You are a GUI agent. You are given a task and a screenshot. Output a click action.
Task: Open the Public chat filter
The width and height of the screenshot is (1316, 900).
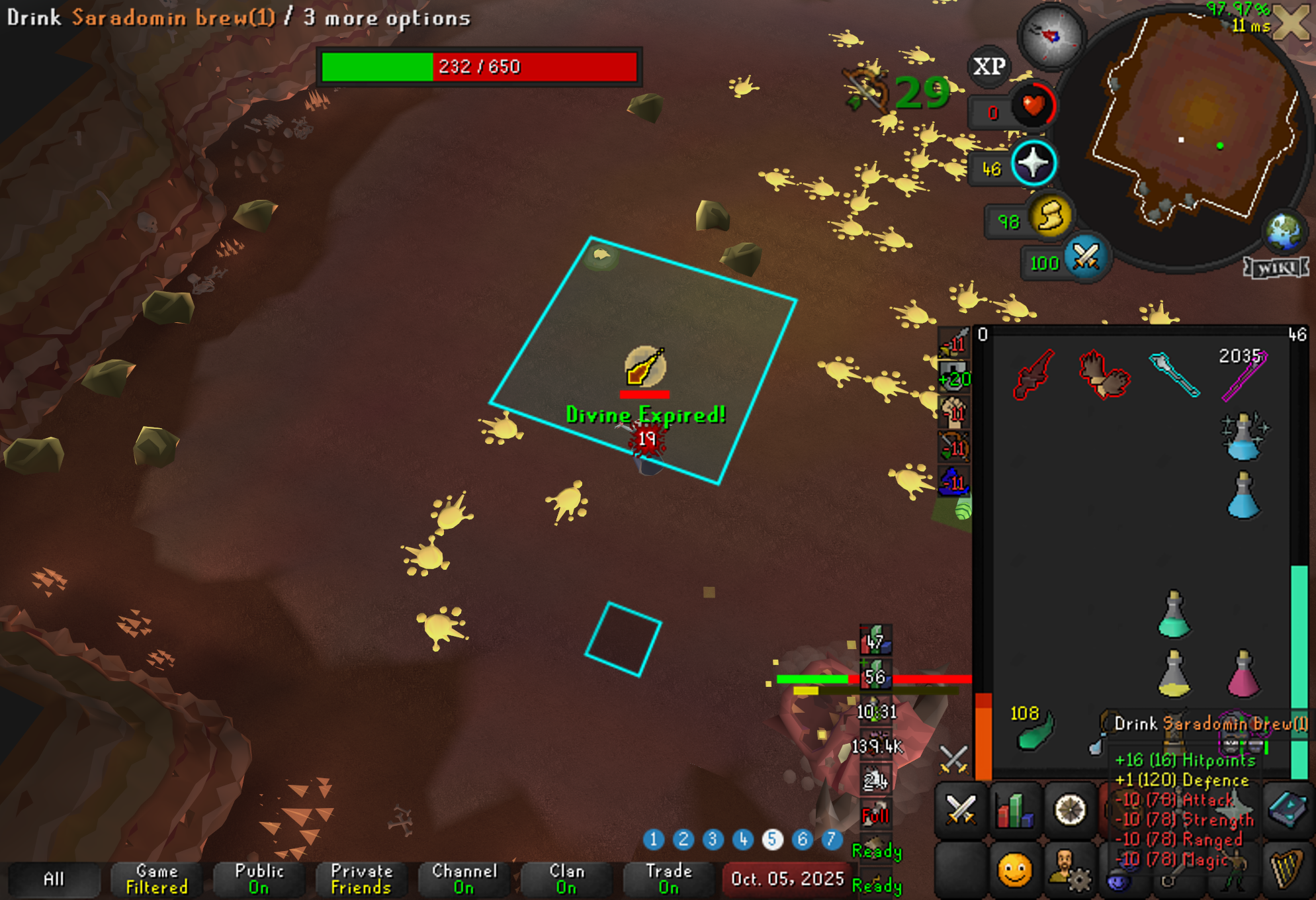coord(259,879)
